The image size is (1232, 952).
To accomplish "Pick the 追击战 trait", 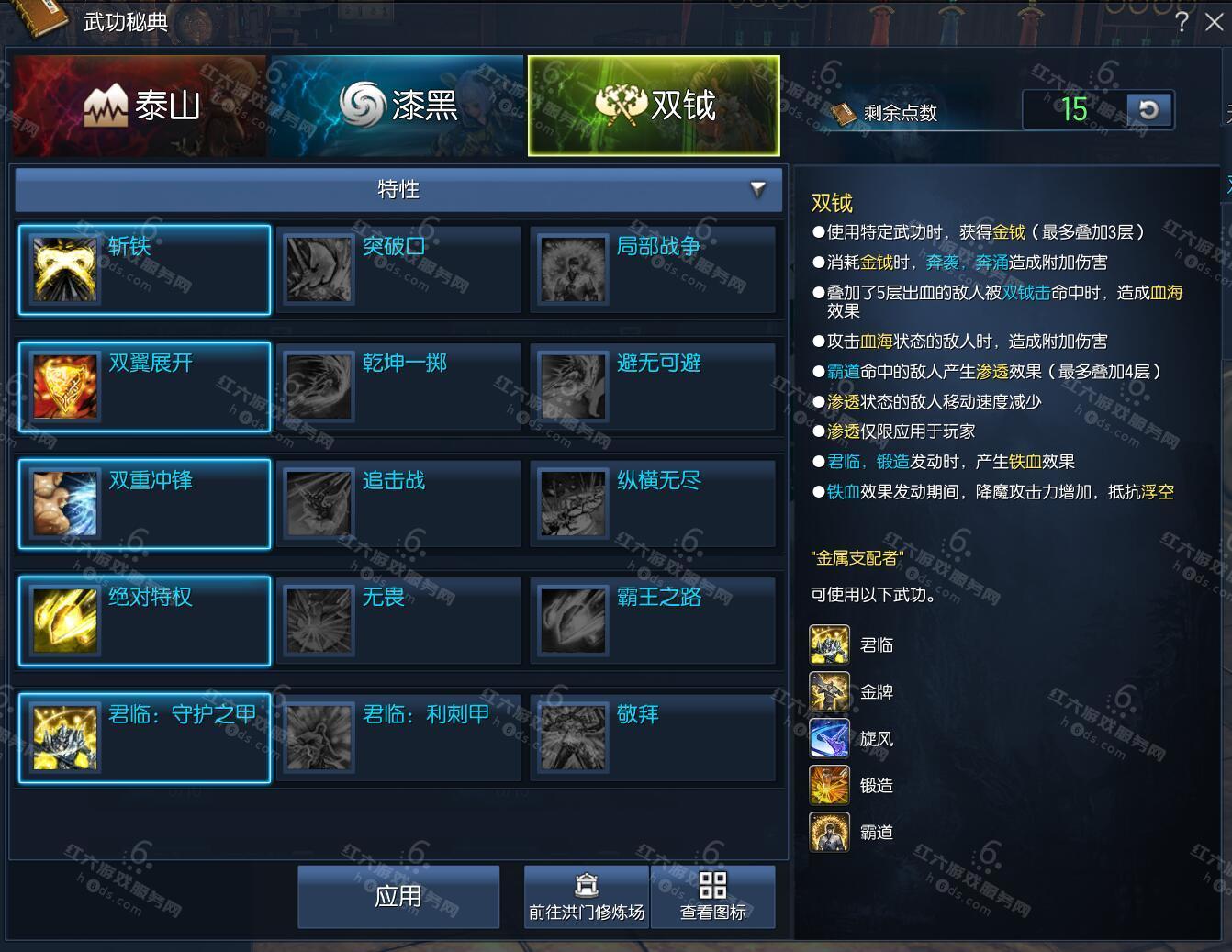I will [x=398, y=504].
